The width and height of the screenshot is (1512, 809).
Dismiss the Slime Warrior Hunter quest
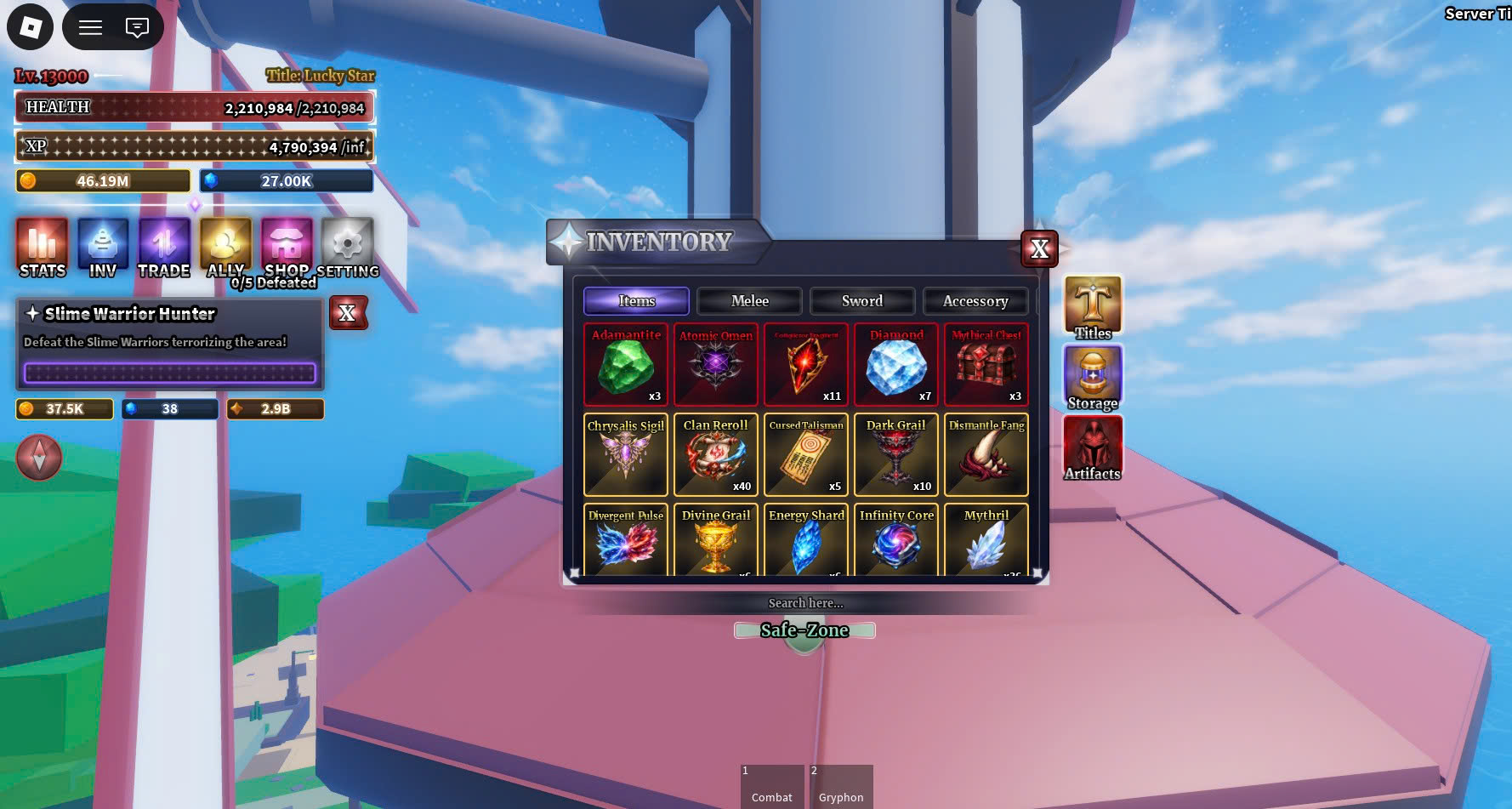pos(347,313)
